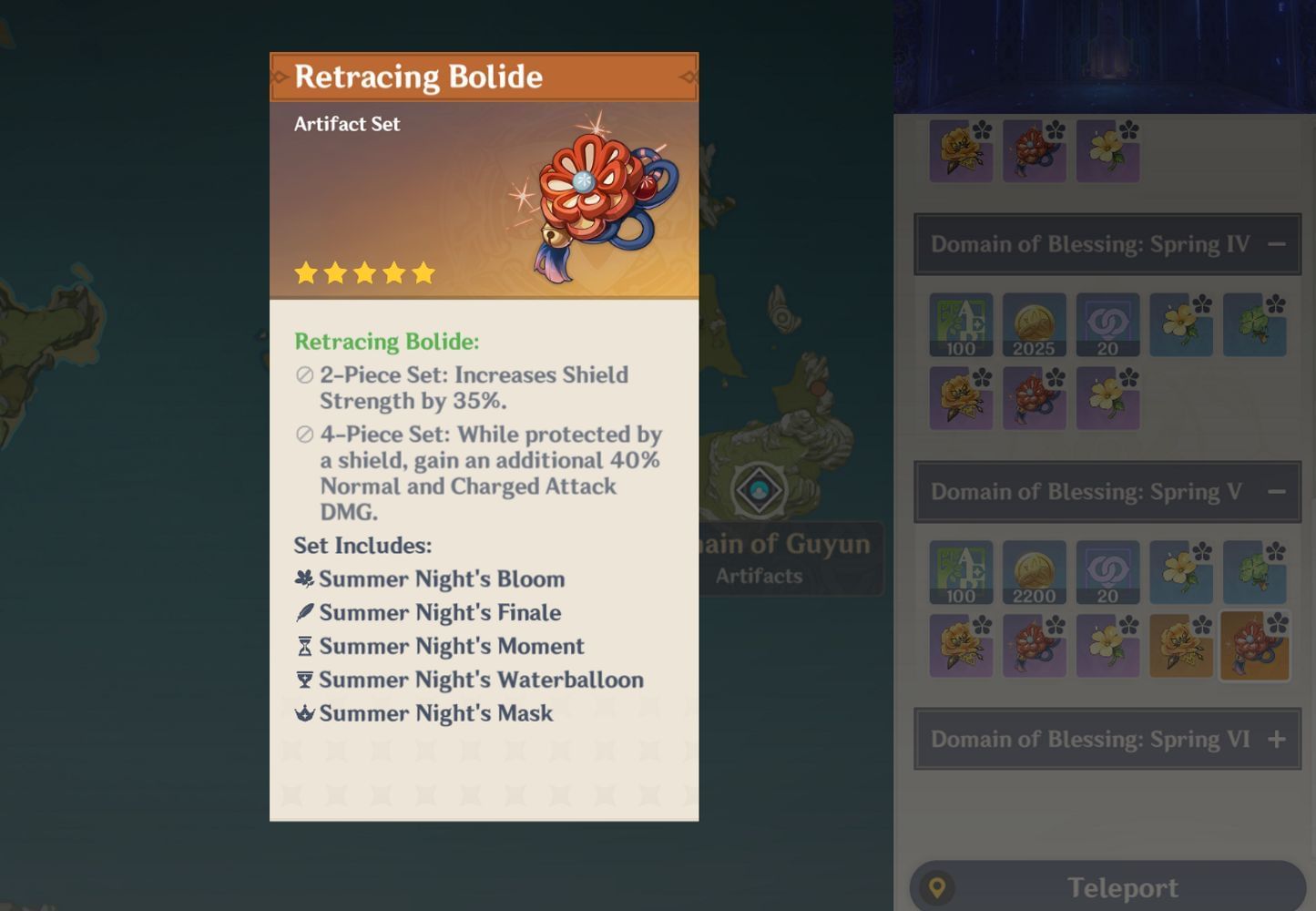Select the 2025 Mora reward icon
This screenshot has height=911, width=1316.
point(1034,324)
